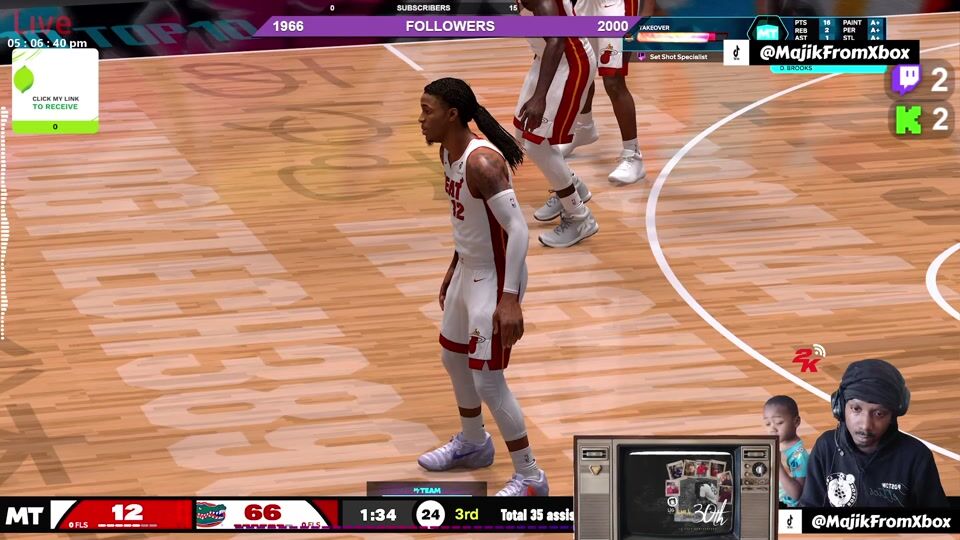The image size is (960, 540).
Task: Click the MT logo on the scoreboard
Action: (25, 515)
